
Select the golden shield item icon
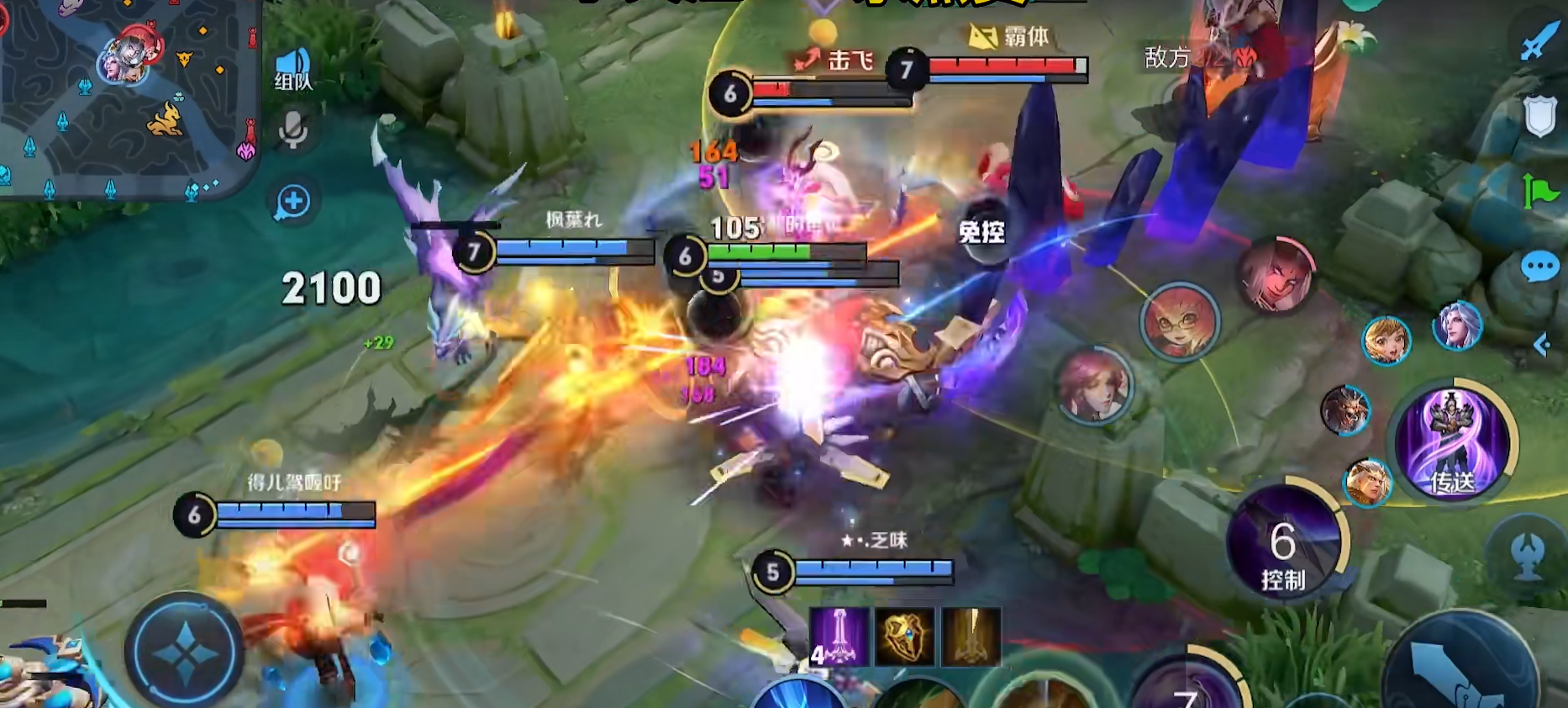904,637
